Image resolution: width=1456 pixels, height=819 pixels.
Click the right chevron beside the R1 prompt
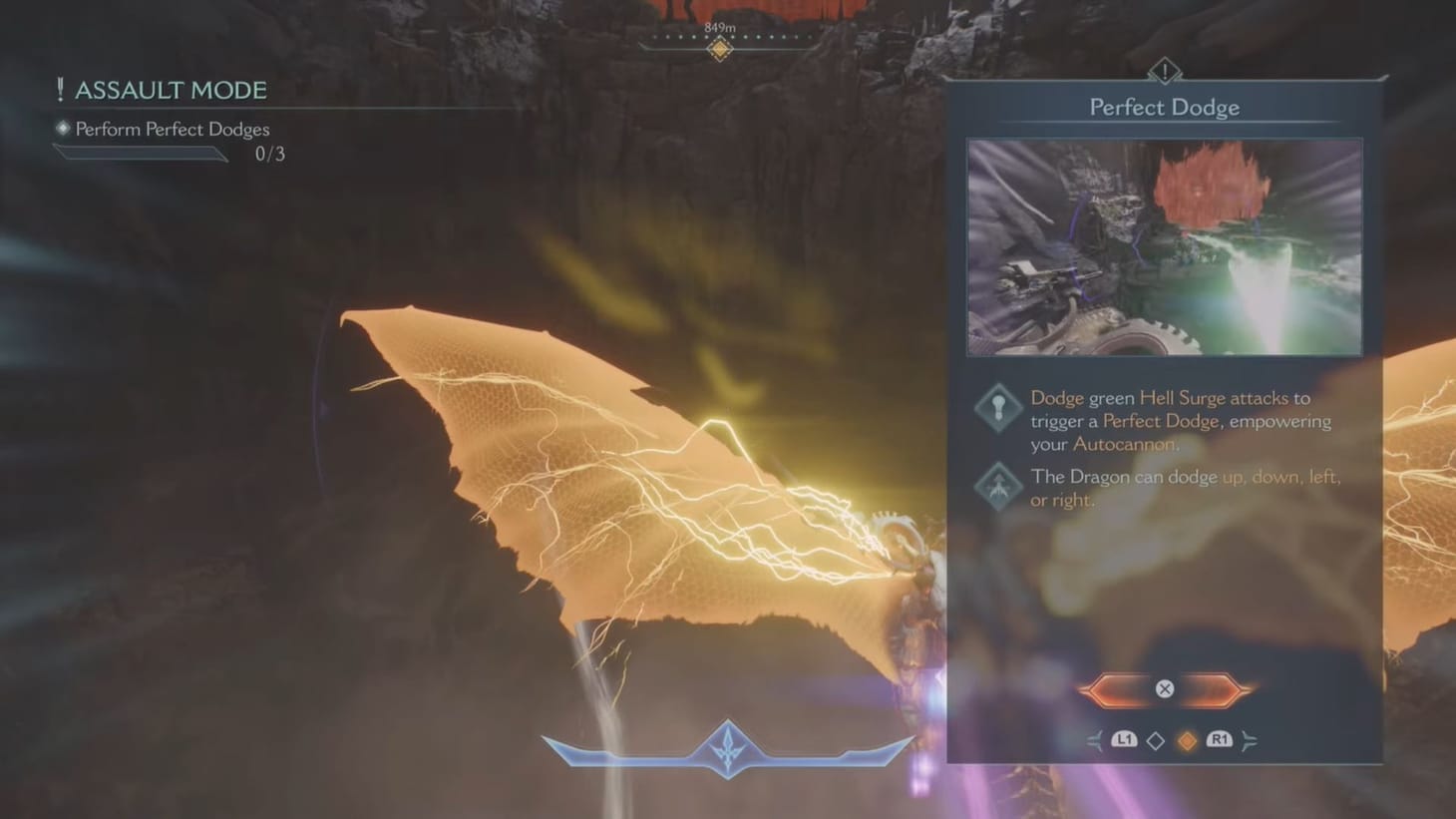(1250, 740)
